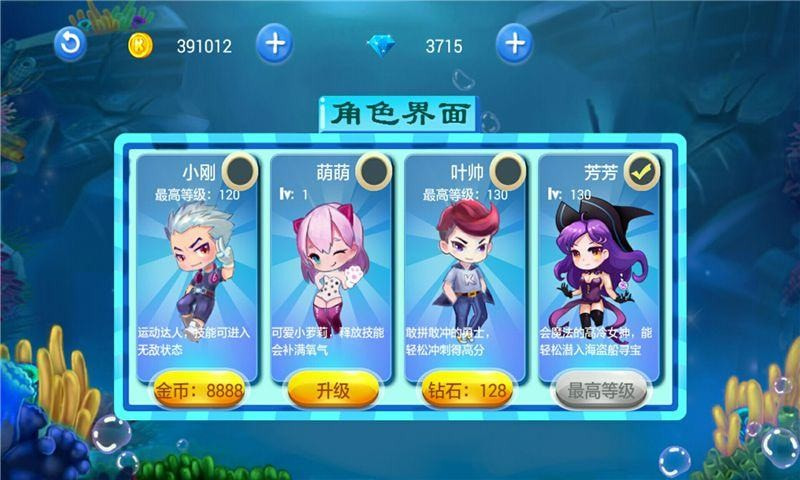This screenshot has height=480, width=800.
Task: Click the grey 最高等级 button under 芳芳
Action: pos(601,391)
